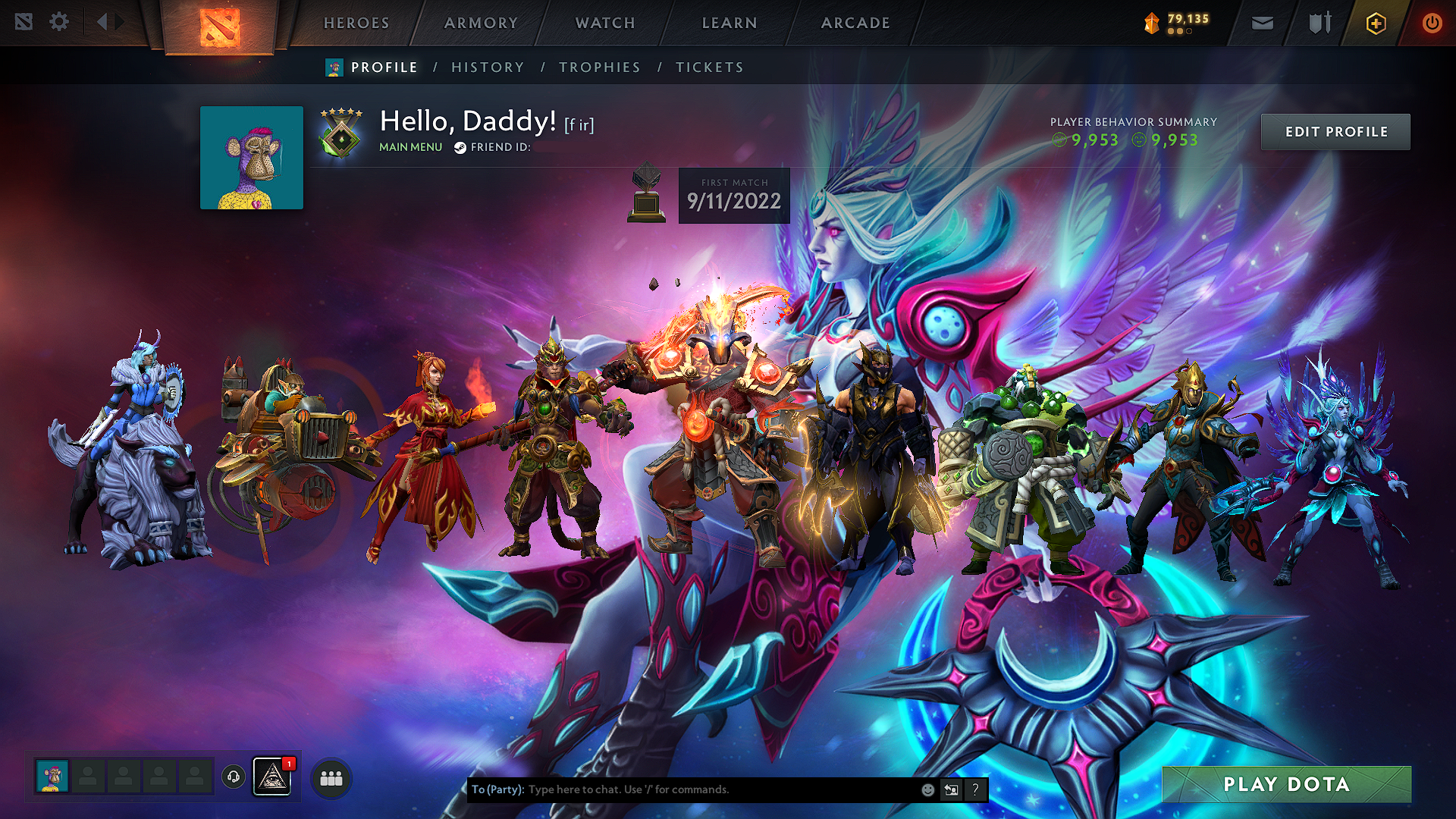1456x819 pixels.
Task: Open the chat wheel icon next to emoticon
Action: pyautogui.click(x=951, y=789)
